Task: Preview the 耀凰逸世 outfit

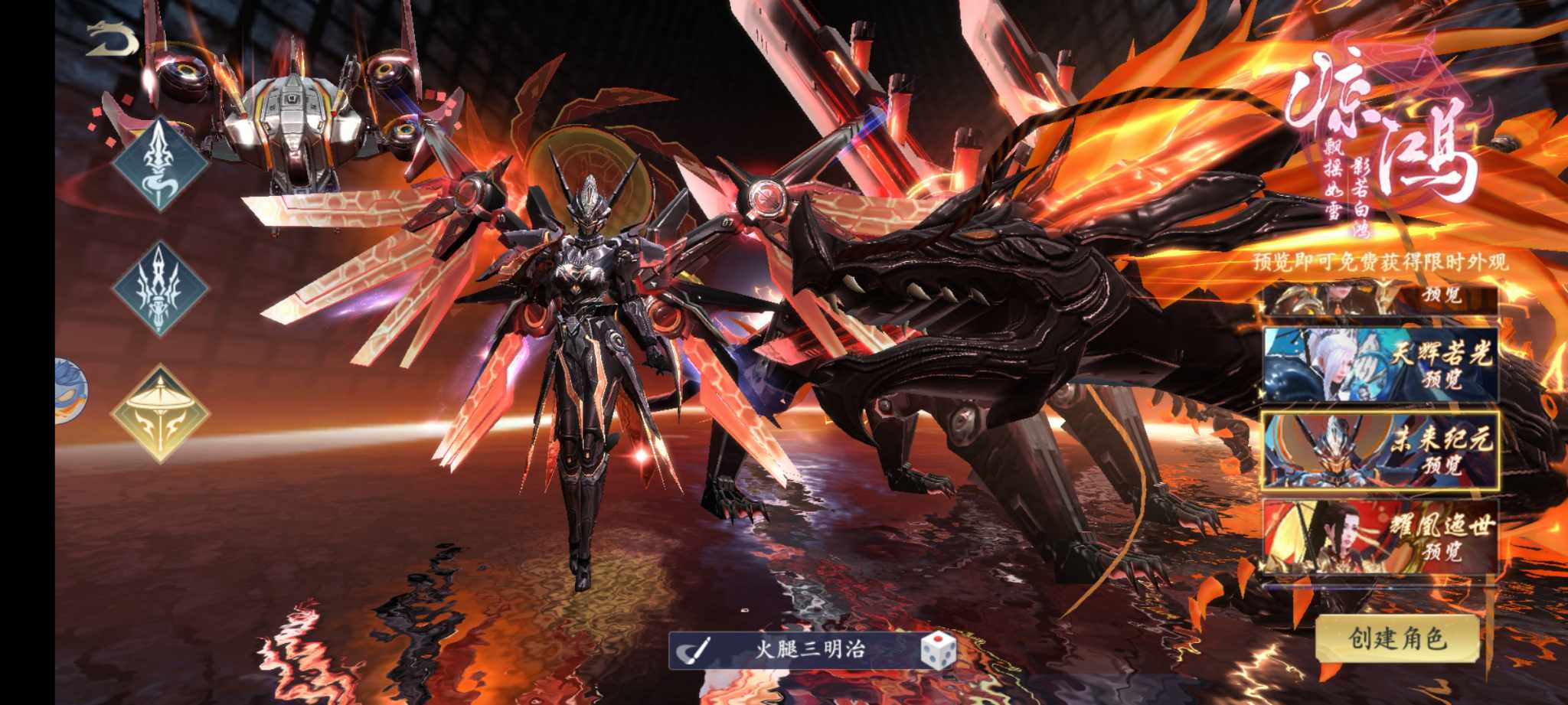Action: 1380,537
